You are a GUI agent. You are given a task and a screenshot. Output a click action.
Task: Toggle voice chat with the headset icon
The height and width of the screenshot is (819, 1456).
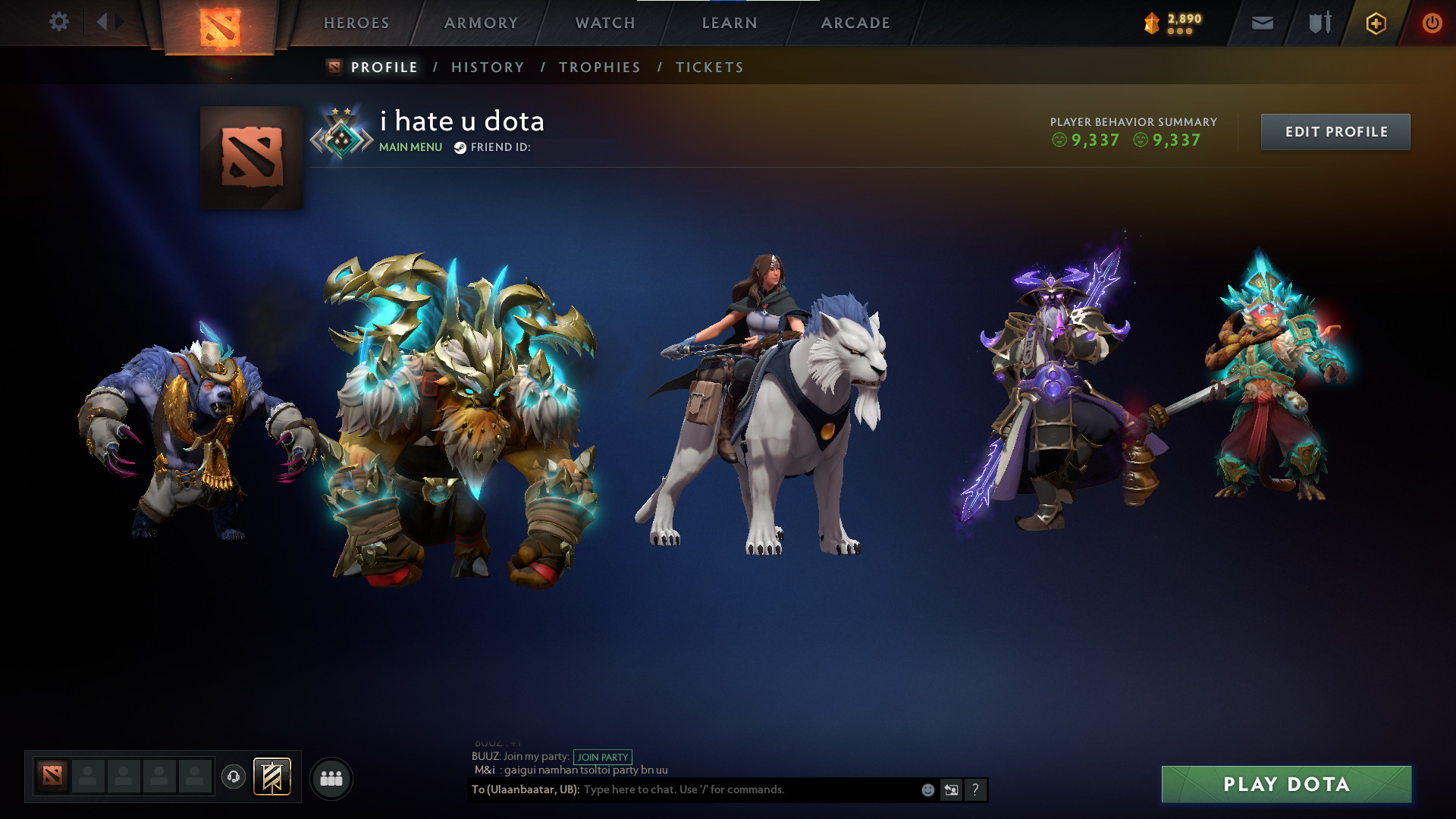[234, 775]
